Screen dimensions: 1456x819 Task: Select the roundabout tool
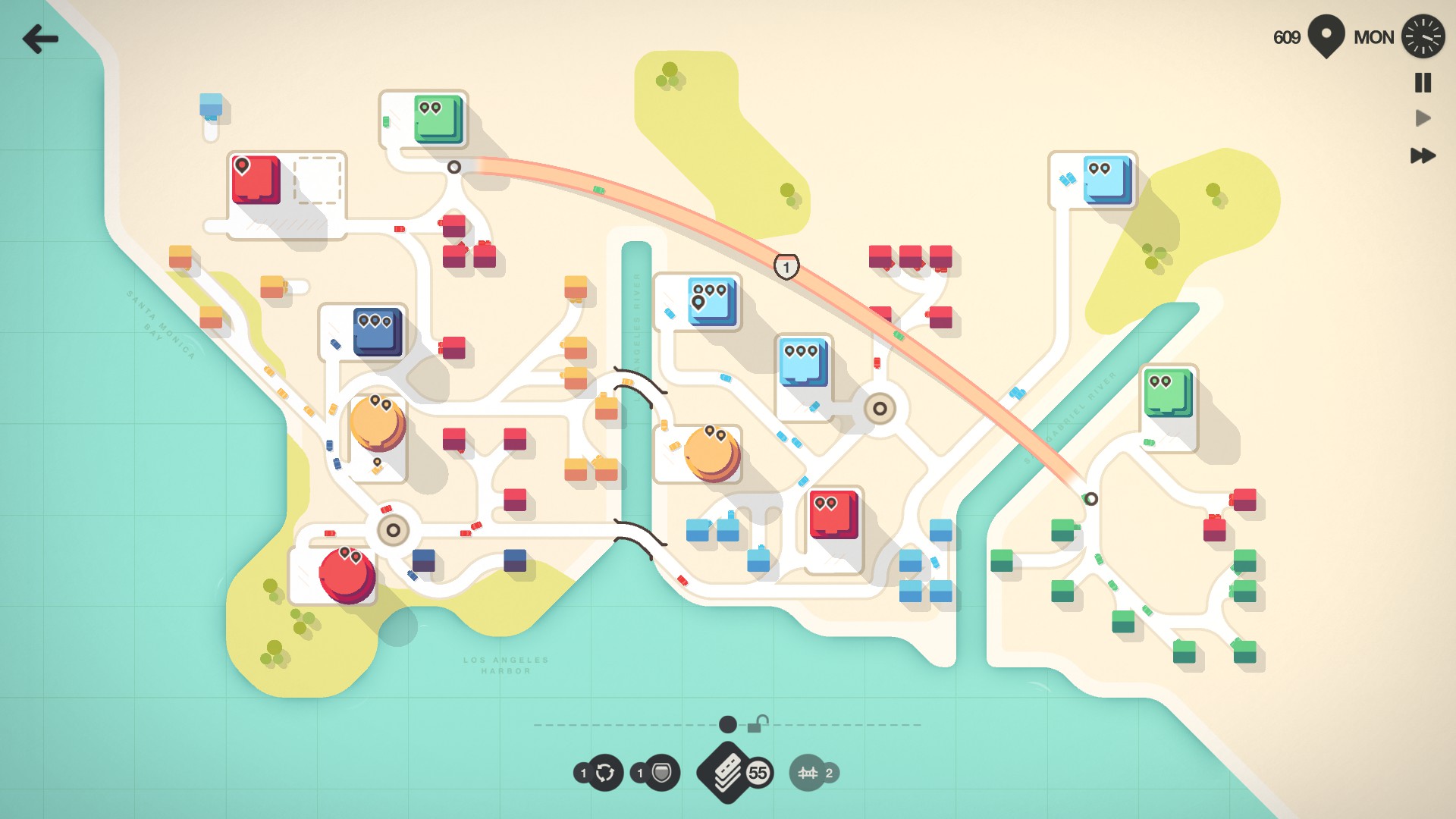pyautogui.click(x=604, y=773)
